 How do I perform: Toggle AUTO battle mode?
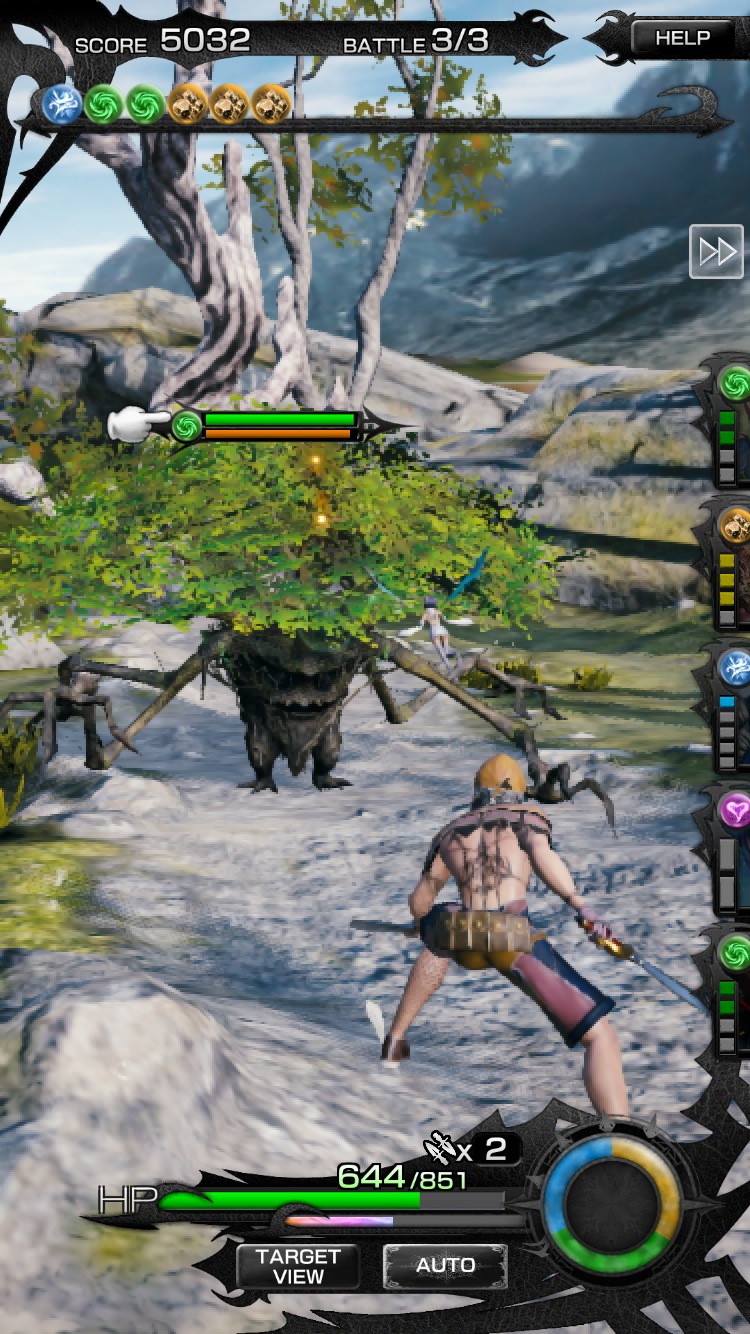click(445, 1266)
